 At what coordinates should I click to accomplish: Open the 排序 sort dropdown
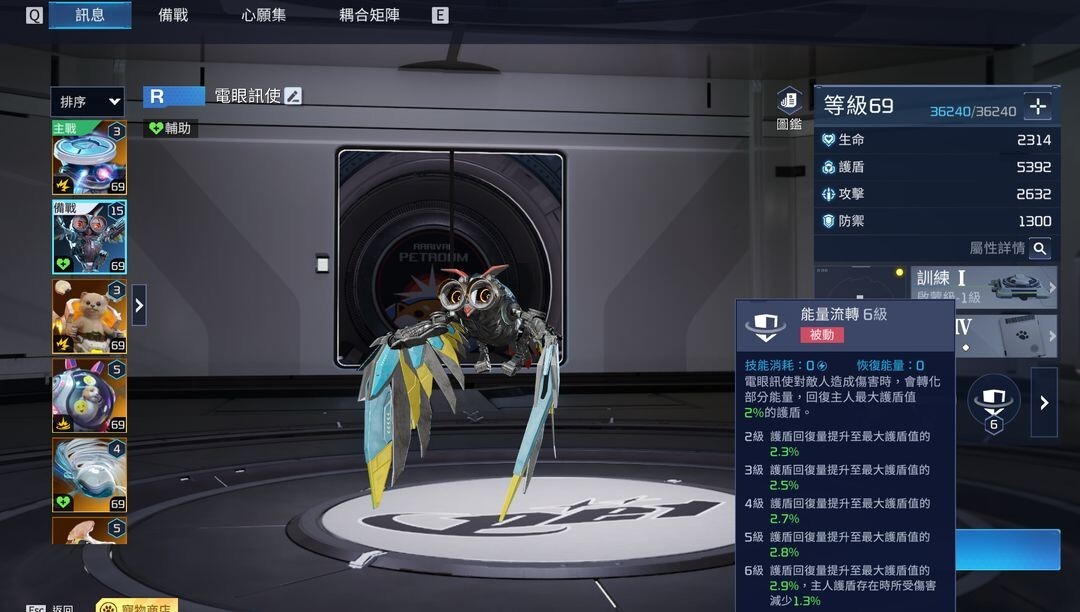(88, 102)
